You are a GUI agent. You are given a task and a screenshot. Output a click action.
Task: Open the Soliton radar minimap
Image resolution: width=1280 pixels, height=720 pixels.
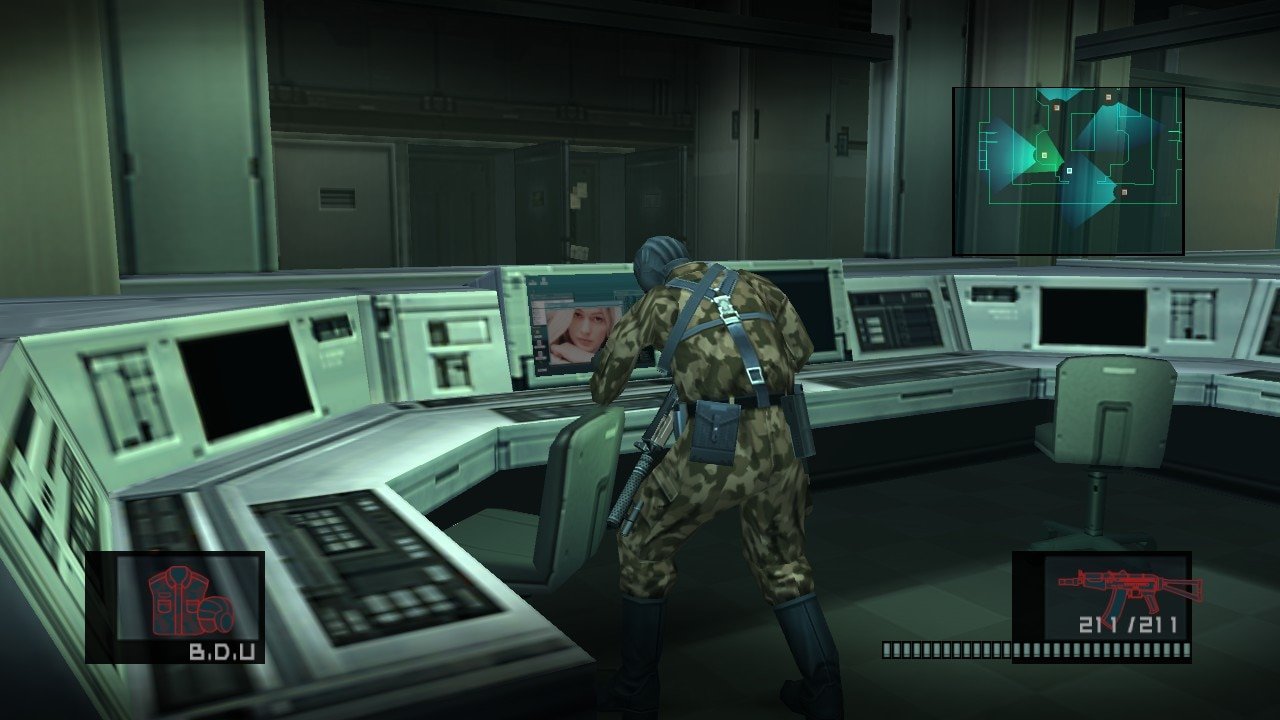(1068, 171)
